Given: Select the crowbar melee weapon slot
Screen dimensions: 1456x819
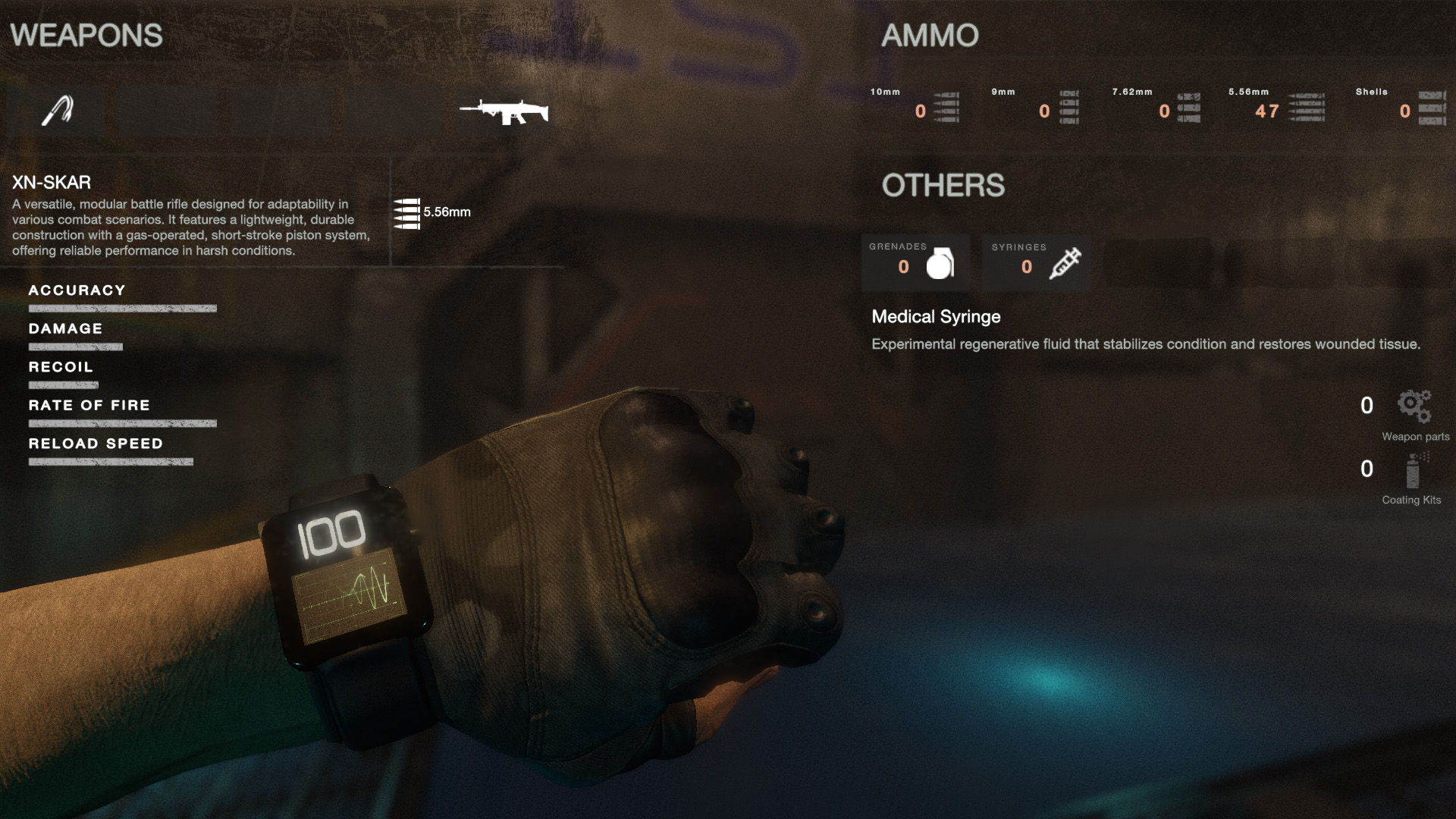Looking at the screenshot, I should tap(57, 111).
